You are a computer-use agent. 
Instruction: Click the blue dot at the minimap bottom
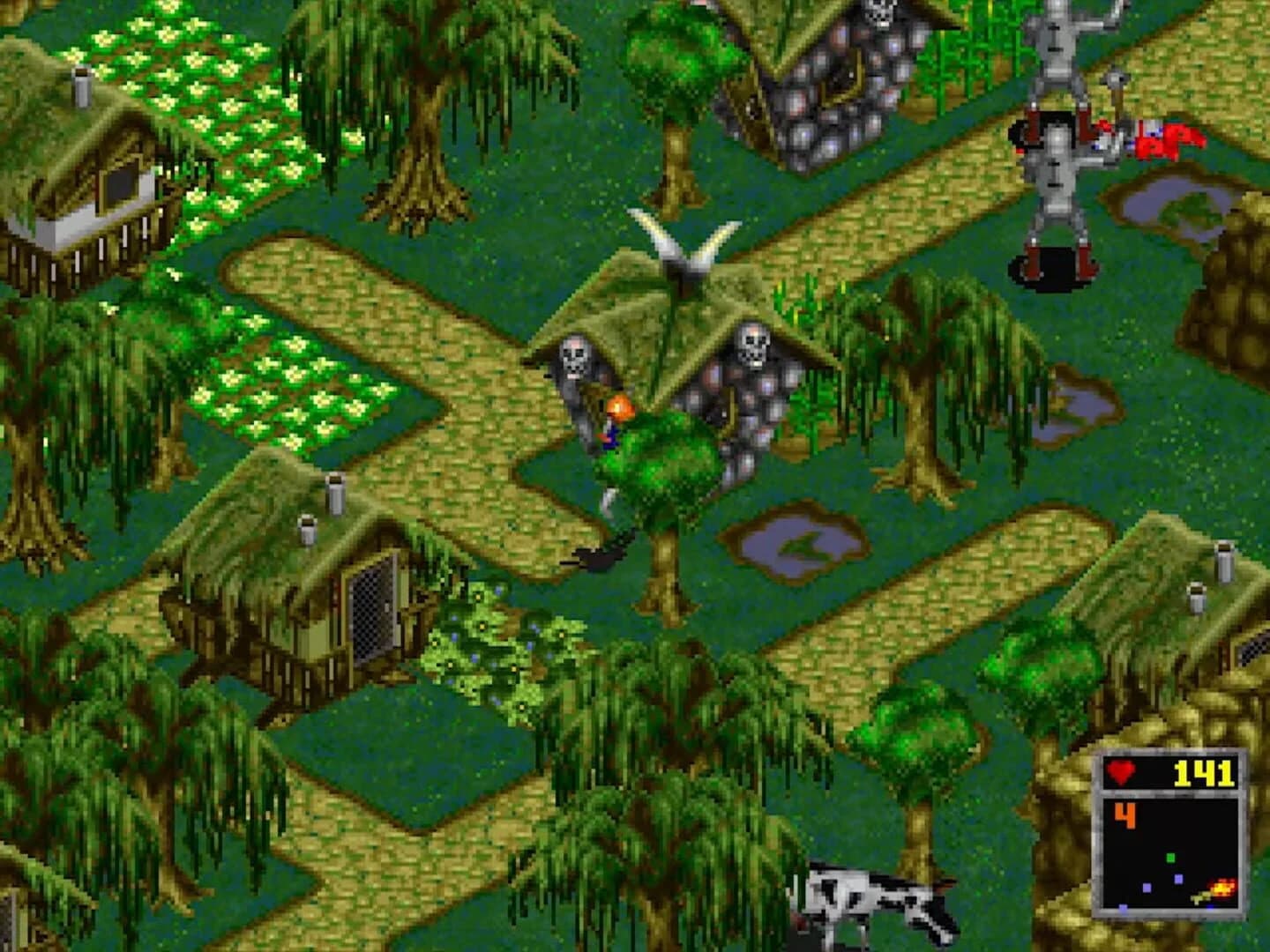tap(1123, 908)
